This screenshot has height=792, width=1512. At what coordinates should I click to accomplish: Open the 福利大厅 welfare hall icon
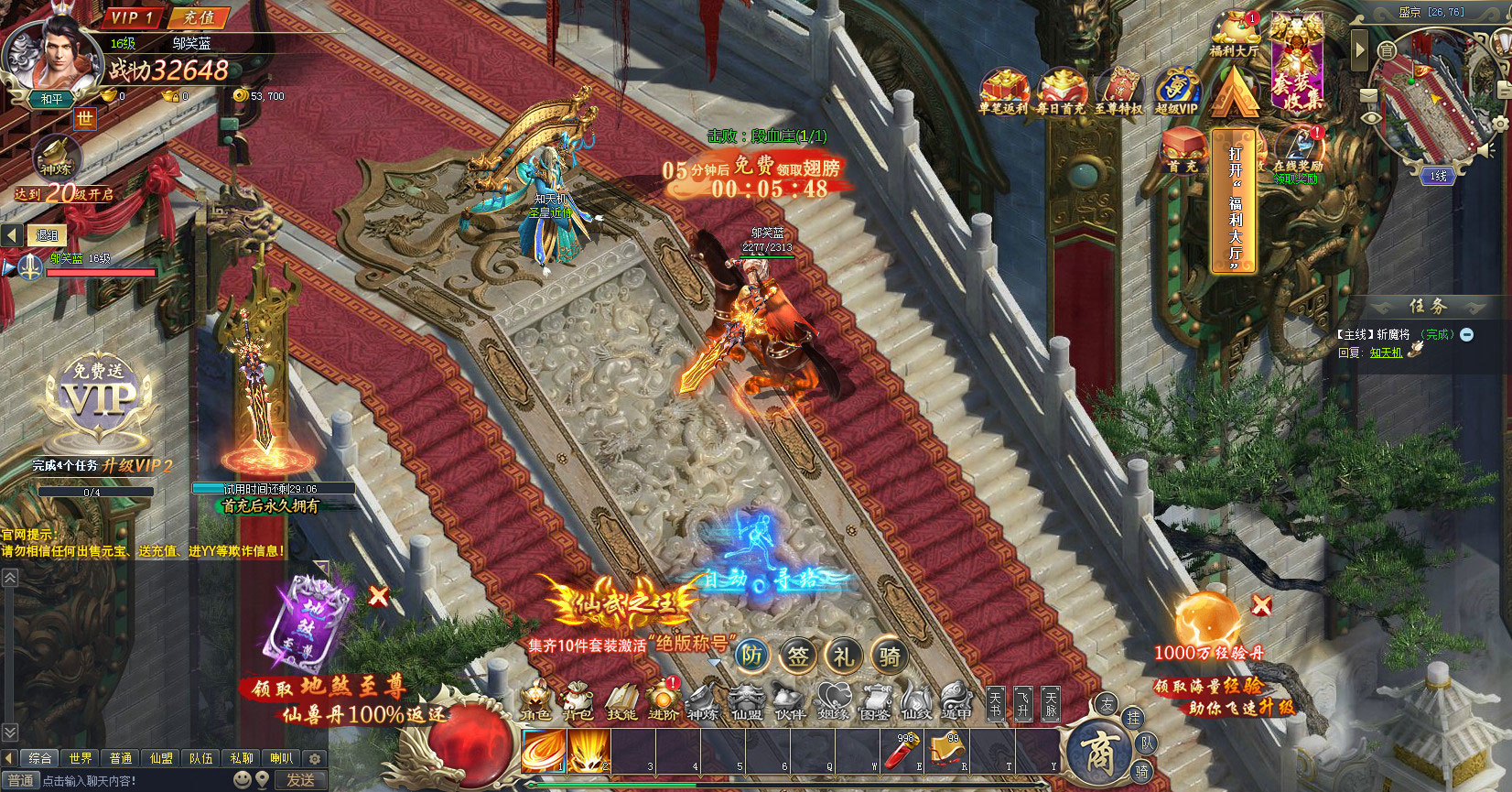[x=1234, y=34]
